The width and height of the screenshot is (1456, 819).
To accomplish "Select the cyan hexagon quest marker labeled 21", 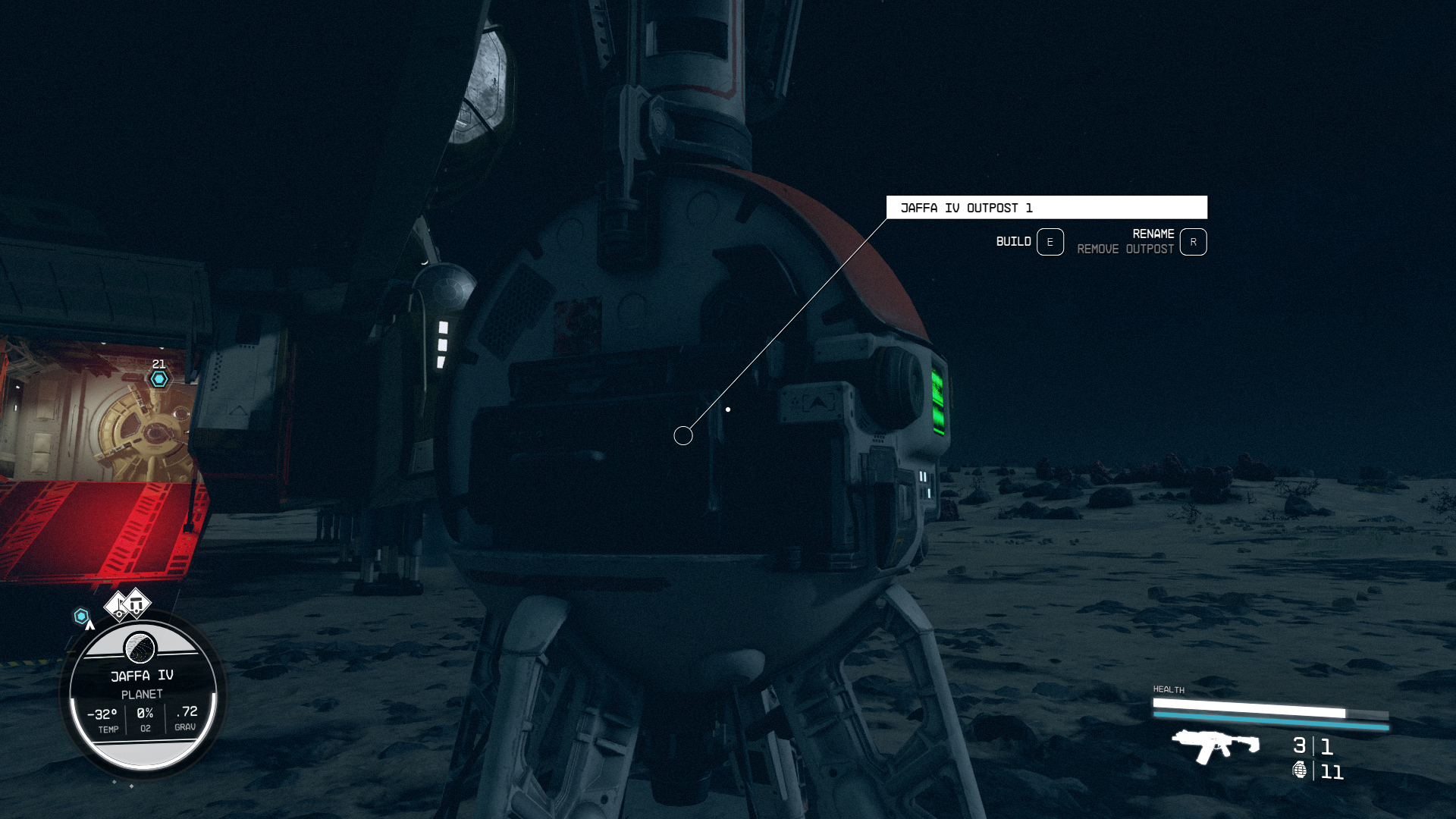I will pyautogui.click(x=158, y=377).
